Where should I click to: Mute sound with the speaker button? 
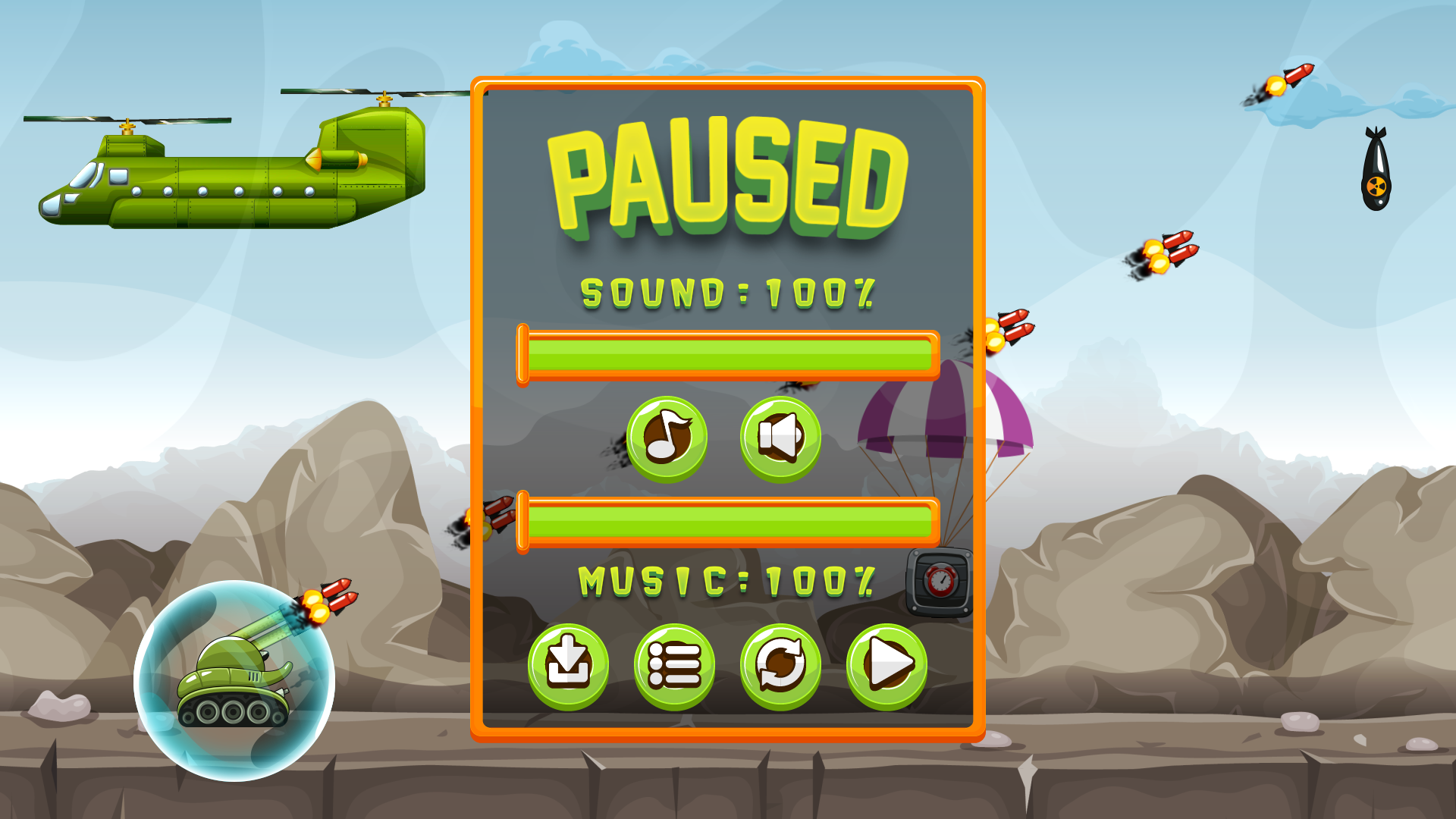point(780,438)
